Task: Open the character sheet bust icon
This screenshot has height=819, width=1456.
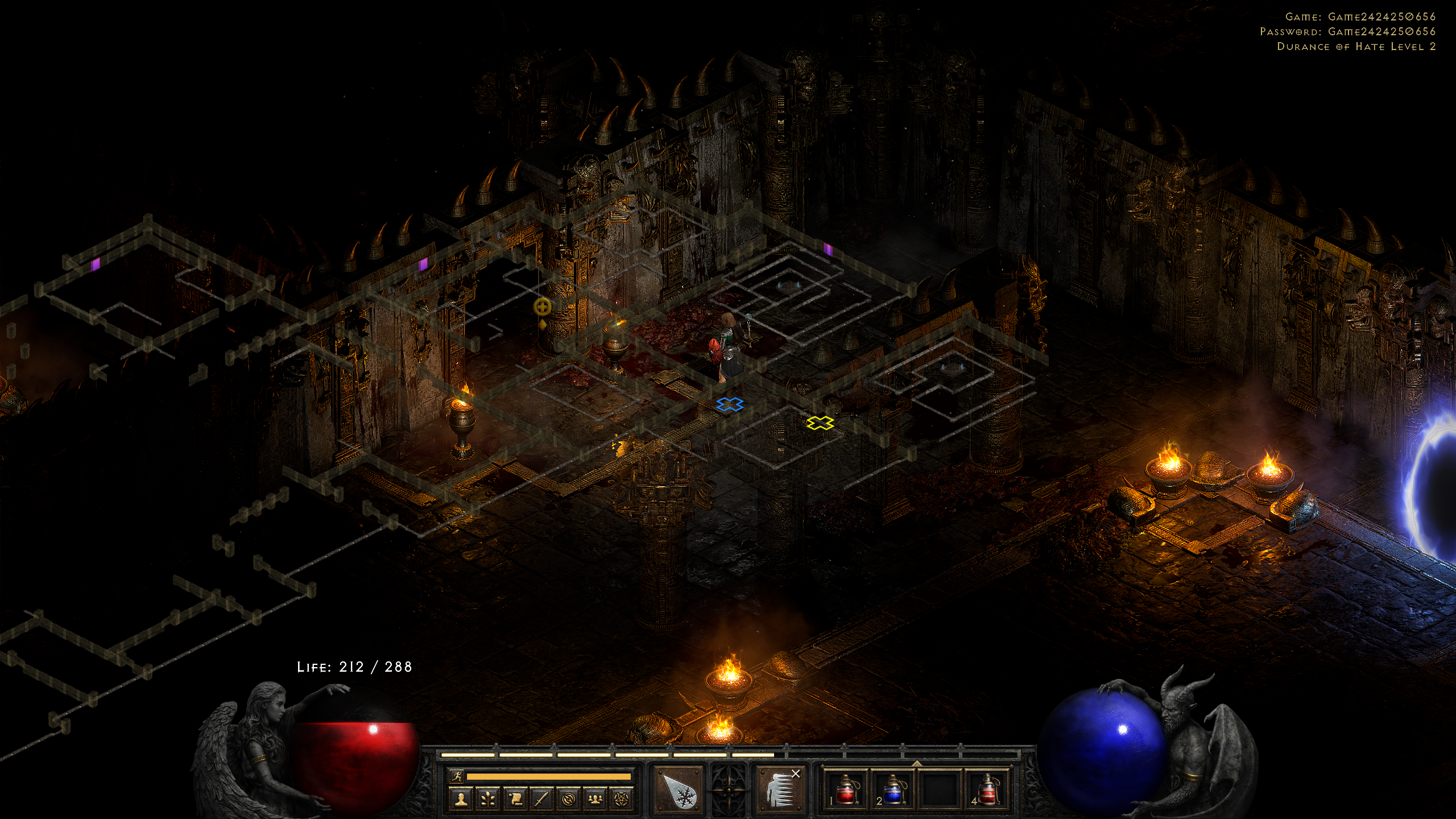Action: pos(461,799)
